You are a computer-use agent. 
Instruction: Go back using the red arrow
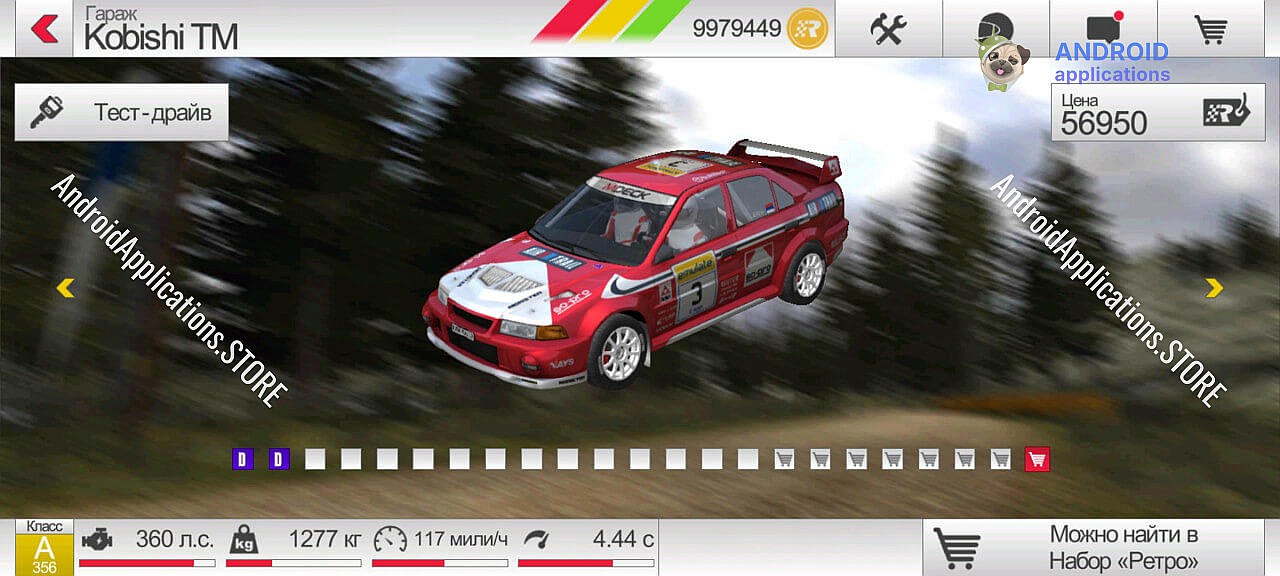[x=44, y=29]
